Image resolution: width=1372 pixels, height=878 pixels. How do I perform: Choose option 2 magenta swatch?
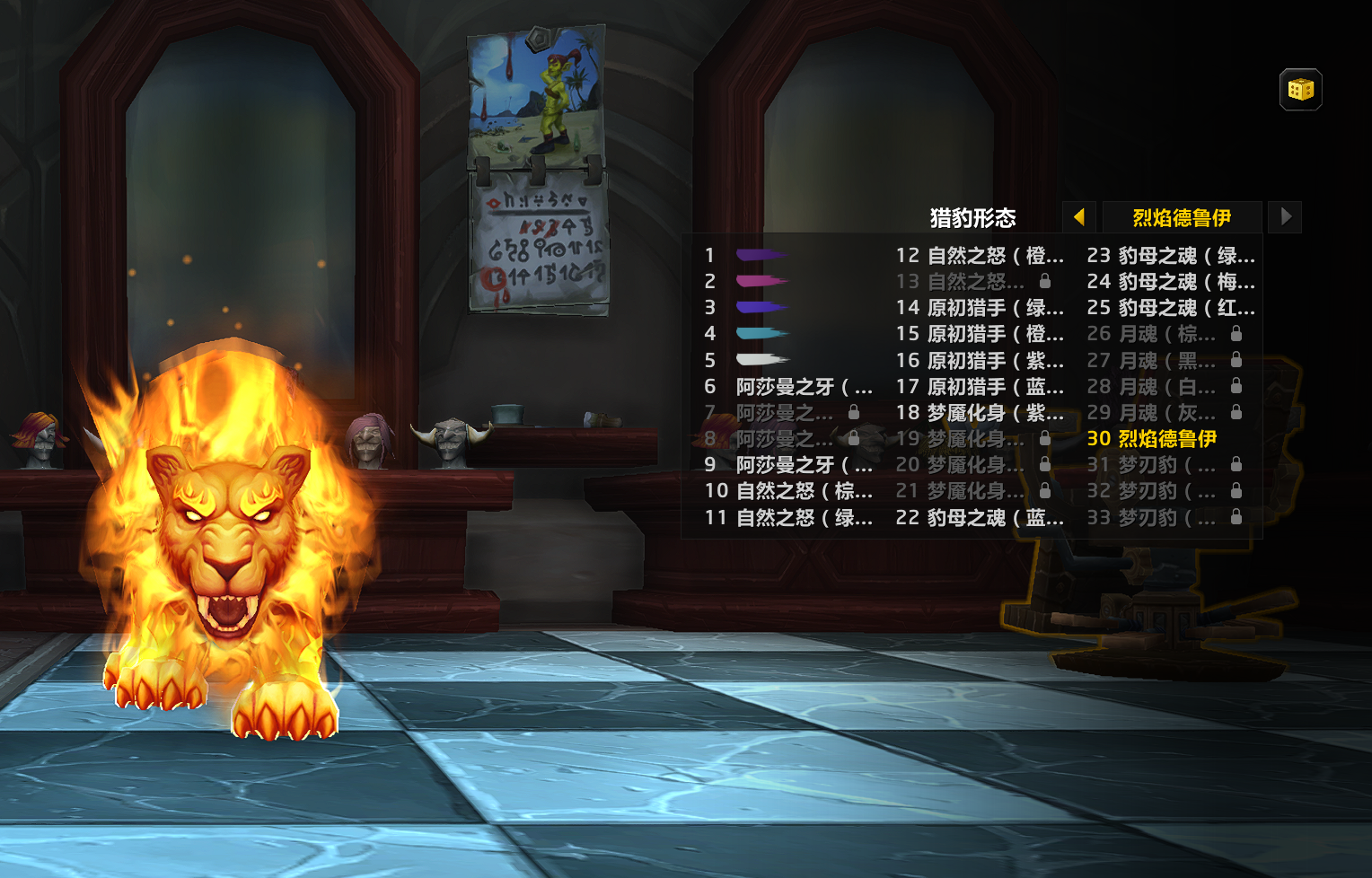click(761, 281)
